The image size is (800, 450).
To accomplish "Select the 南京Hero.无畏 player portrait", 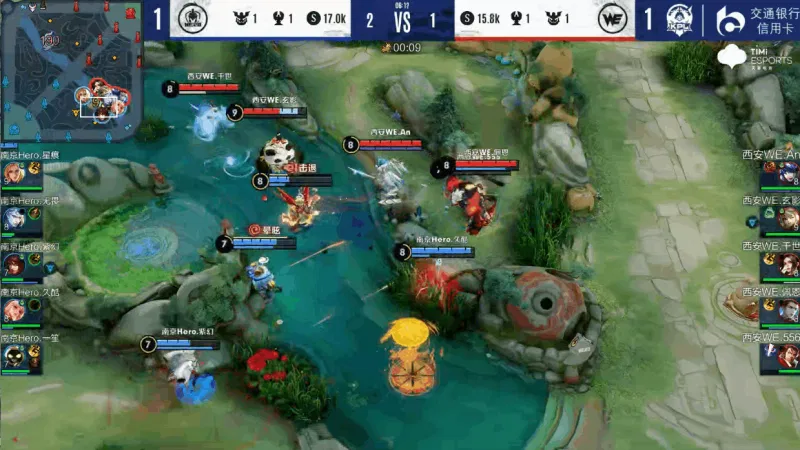I will [x=14, y=219].
